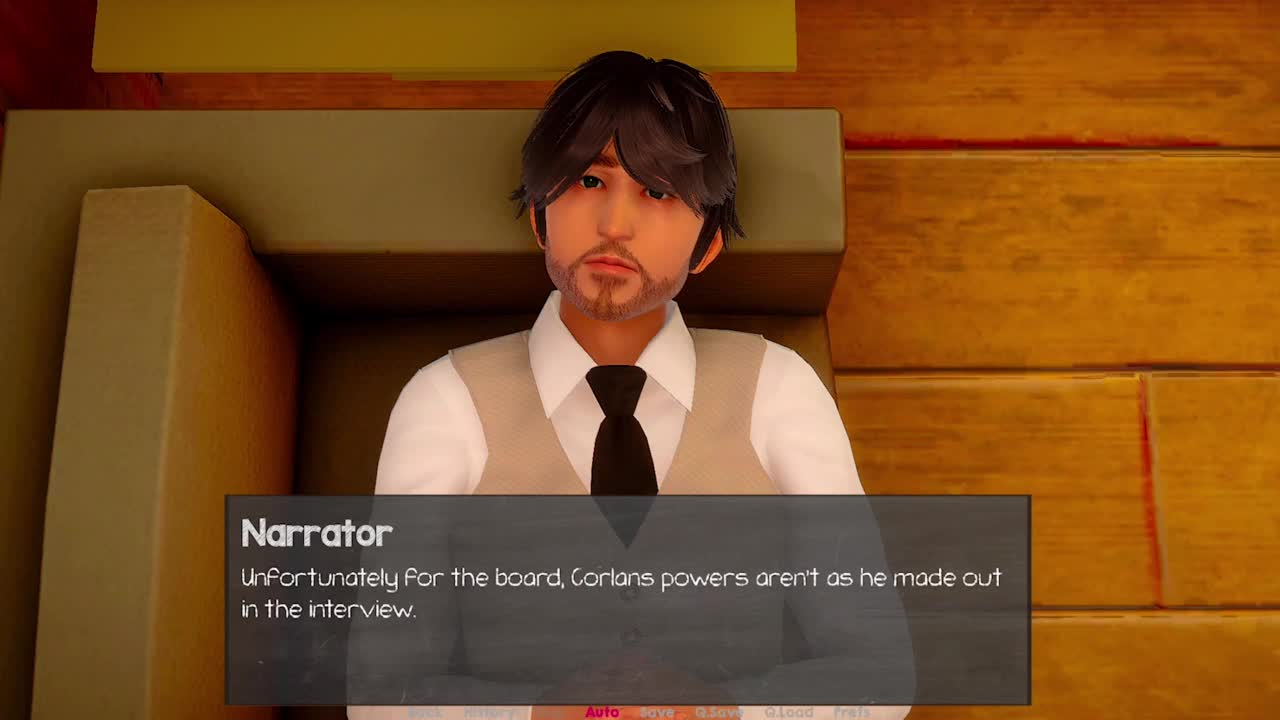Advance the Narrator dialogue box
The image size is (1280, 720).
[627, 600]
